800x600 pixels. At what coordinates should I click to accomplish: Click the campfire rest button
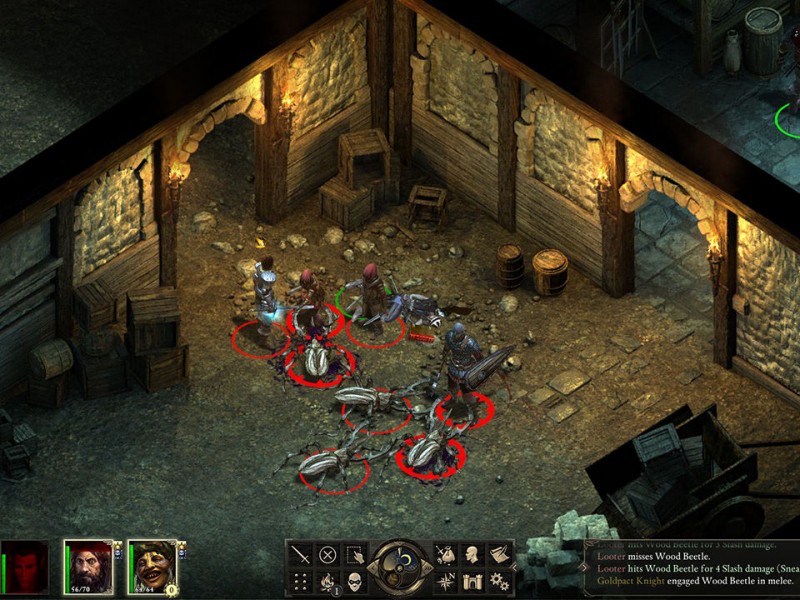coord(327,581)
